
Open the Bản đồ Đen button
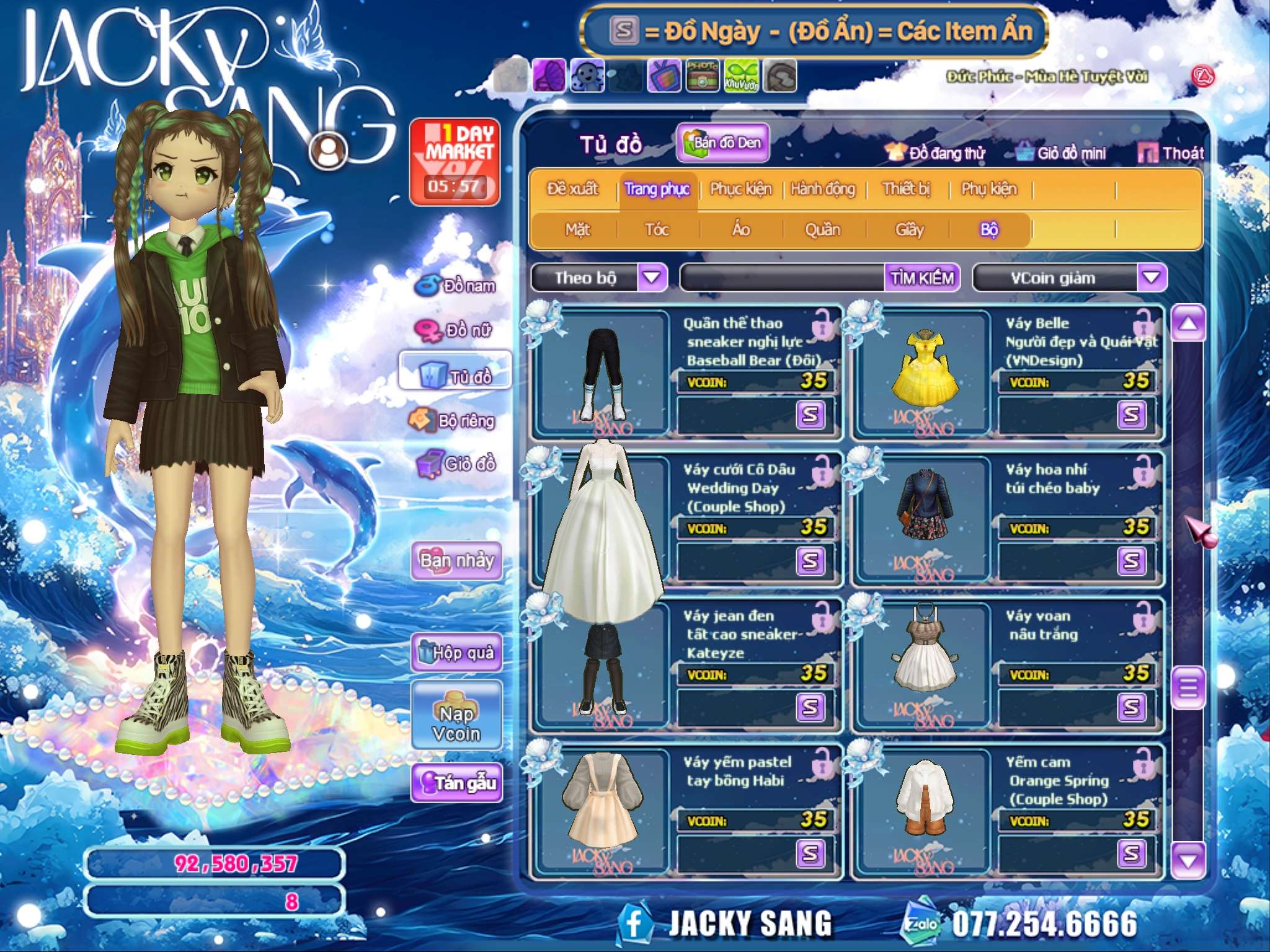pyautogui.click(x=722, y=143)
